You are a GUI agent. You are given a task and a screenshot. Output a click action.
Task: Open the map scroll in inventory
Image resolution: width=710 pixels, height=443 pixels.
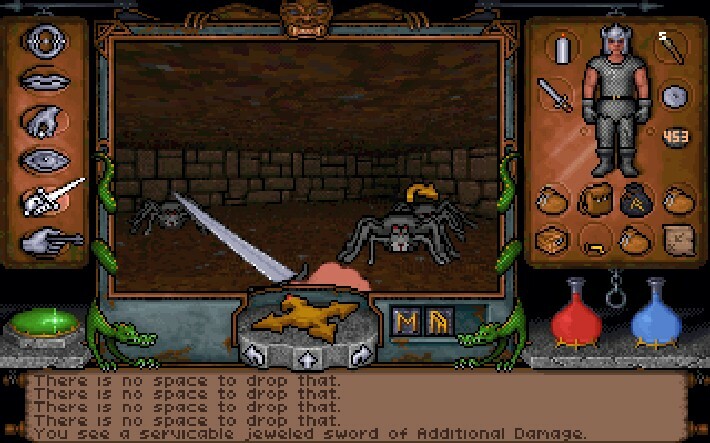tap(676, 239)
